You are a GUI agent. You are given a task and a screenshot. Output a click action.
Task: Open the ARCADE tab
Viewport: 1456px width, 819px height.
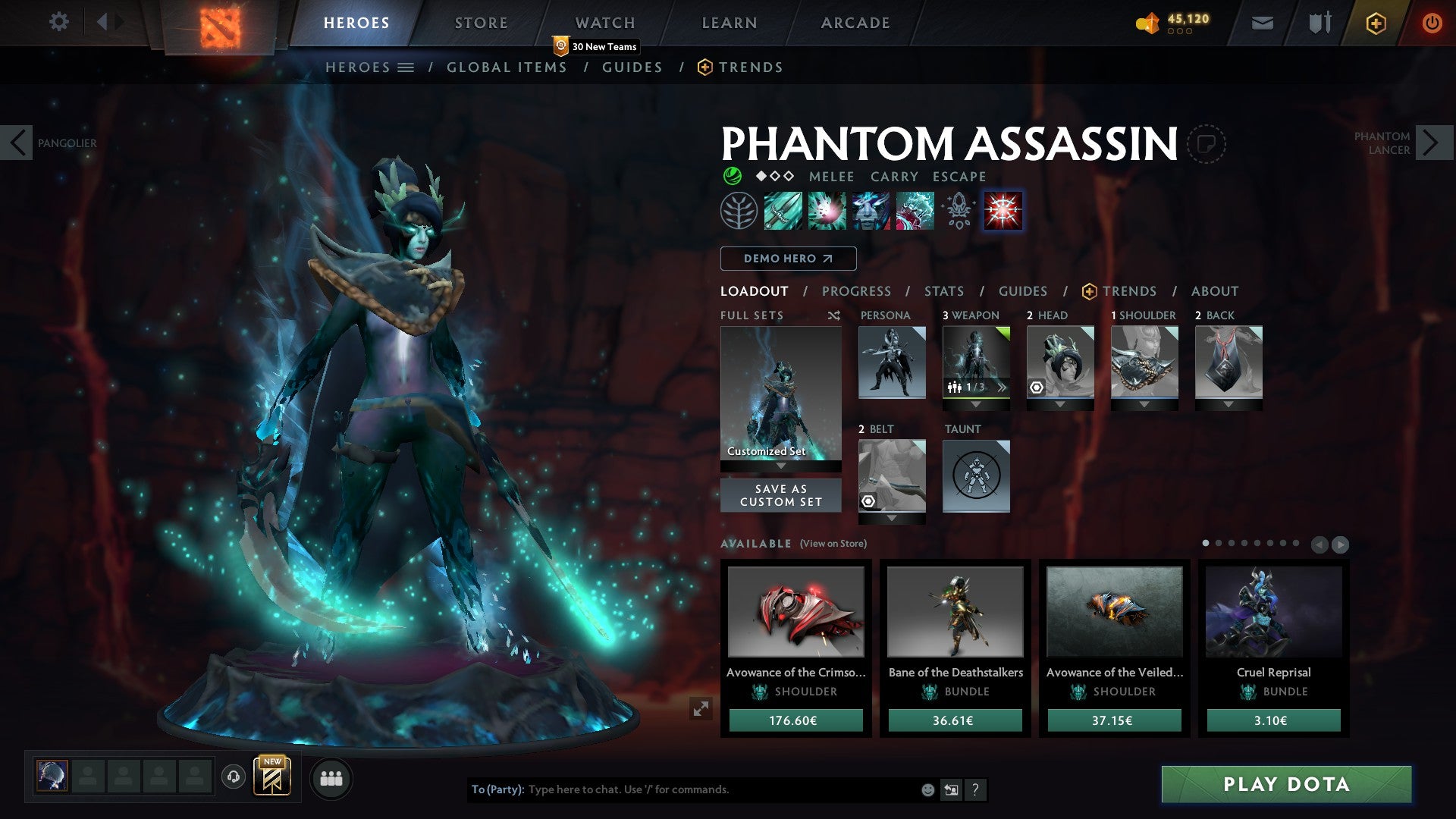tap(855, 22)
